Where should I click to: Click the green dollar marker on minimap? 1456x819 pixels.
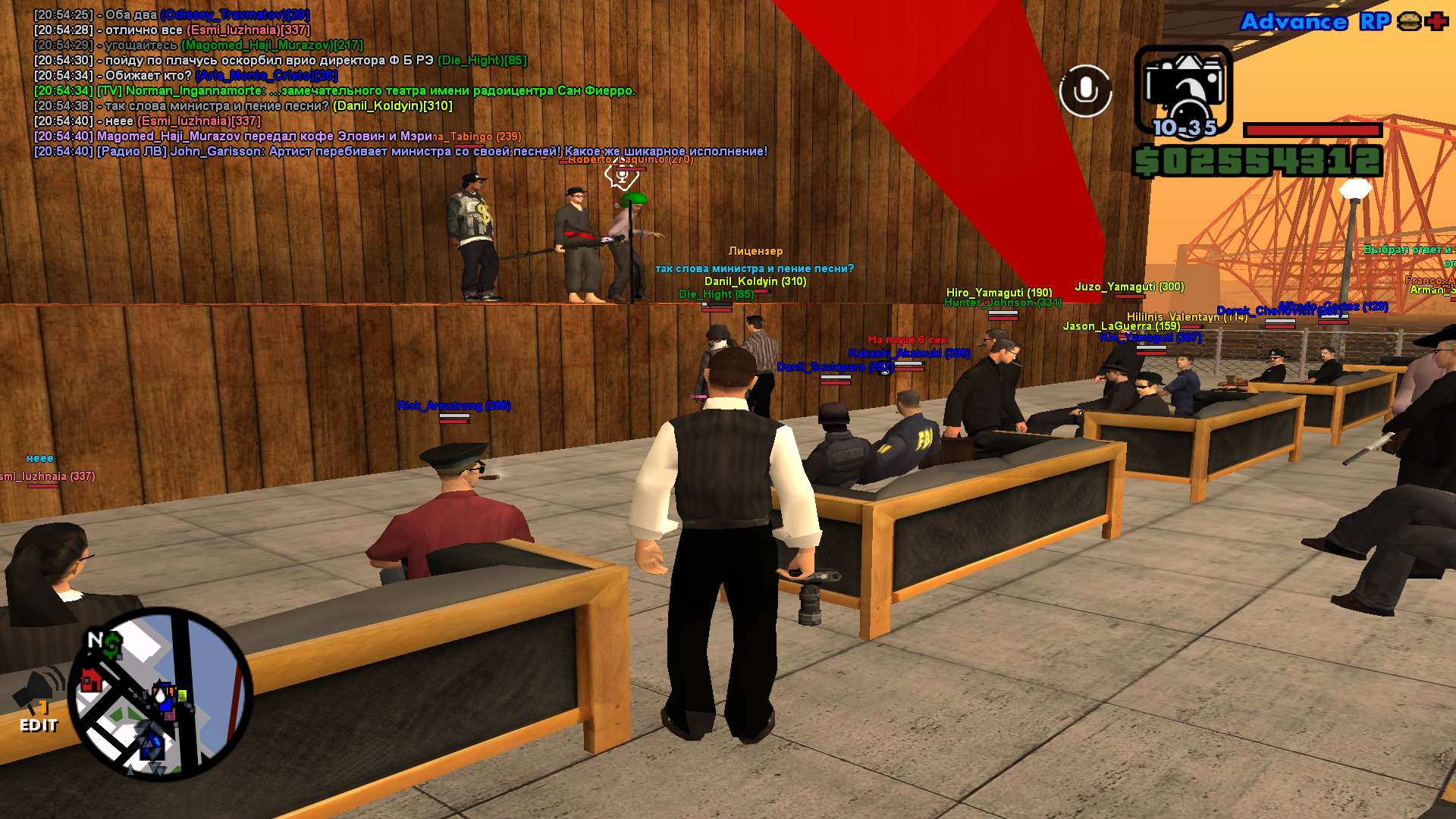[113, 645]
